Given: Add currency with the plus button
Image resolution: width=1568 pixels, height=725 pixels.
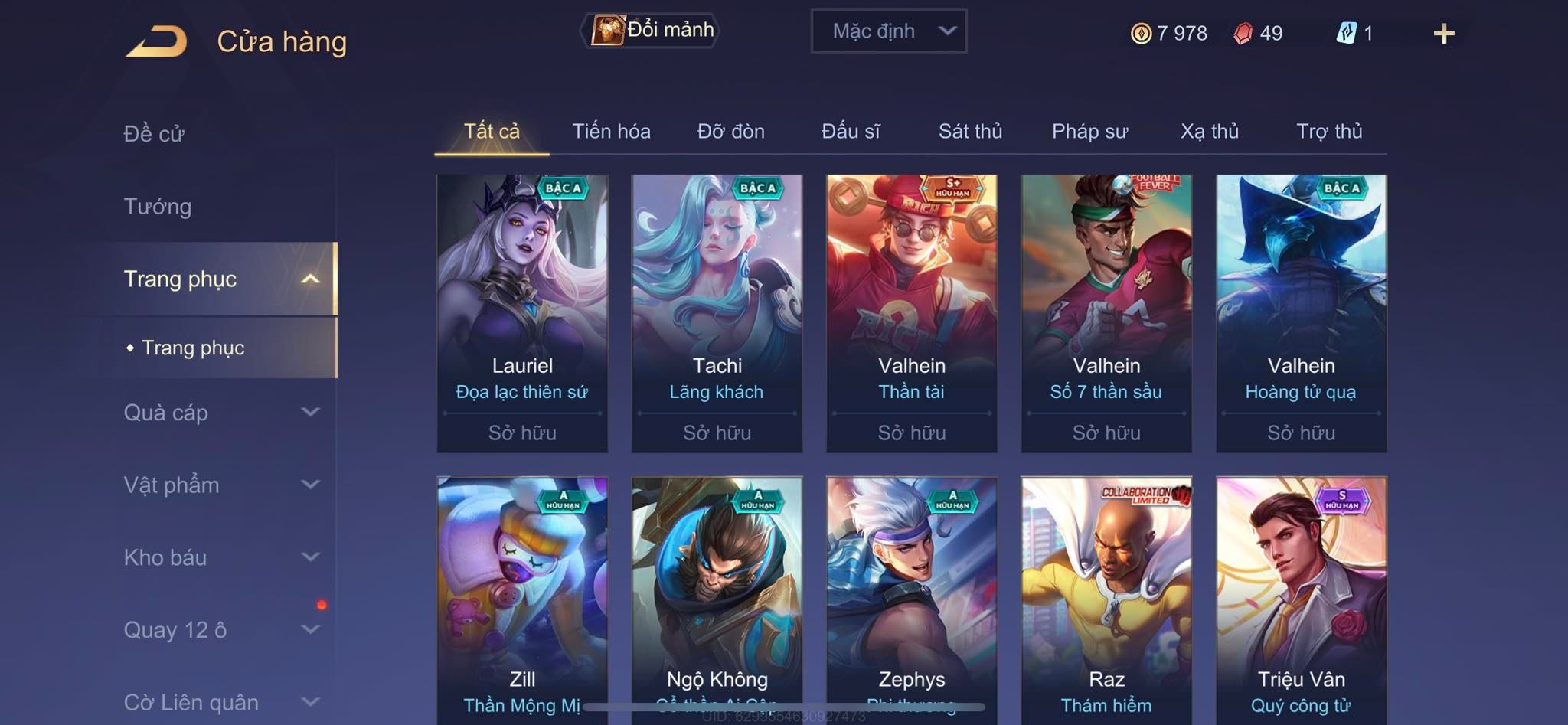Looking at the screenshot, I should (x=1443, y=34).
